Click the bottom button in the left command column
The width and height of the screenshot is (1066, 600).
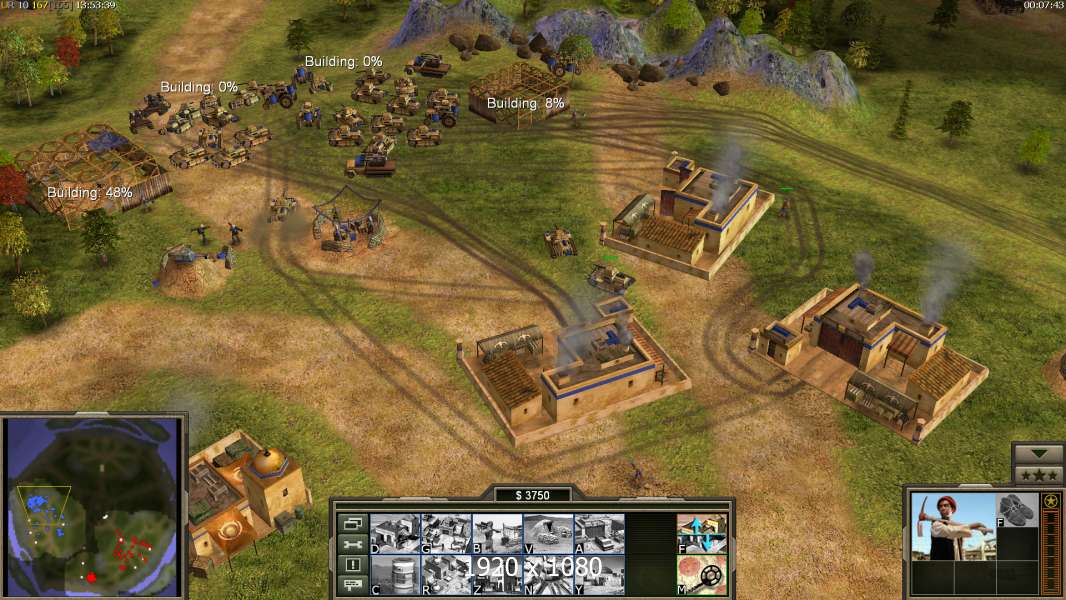tap(352, 586)
